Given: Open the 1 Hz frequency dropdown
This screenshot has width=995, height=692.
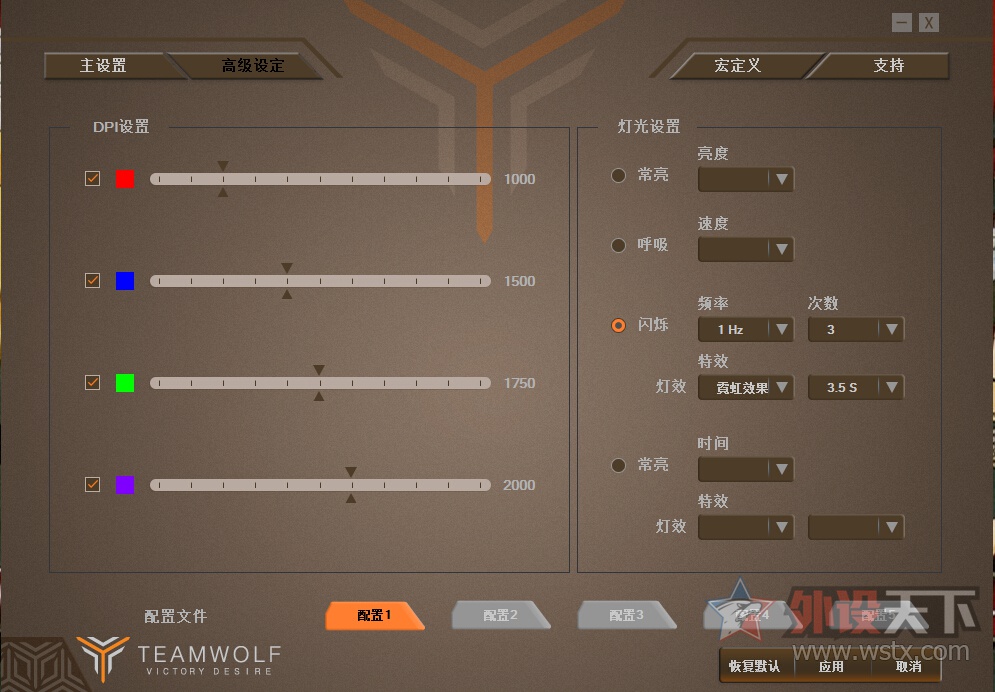Looking at the screenshot, I should (x=745, y=329).
